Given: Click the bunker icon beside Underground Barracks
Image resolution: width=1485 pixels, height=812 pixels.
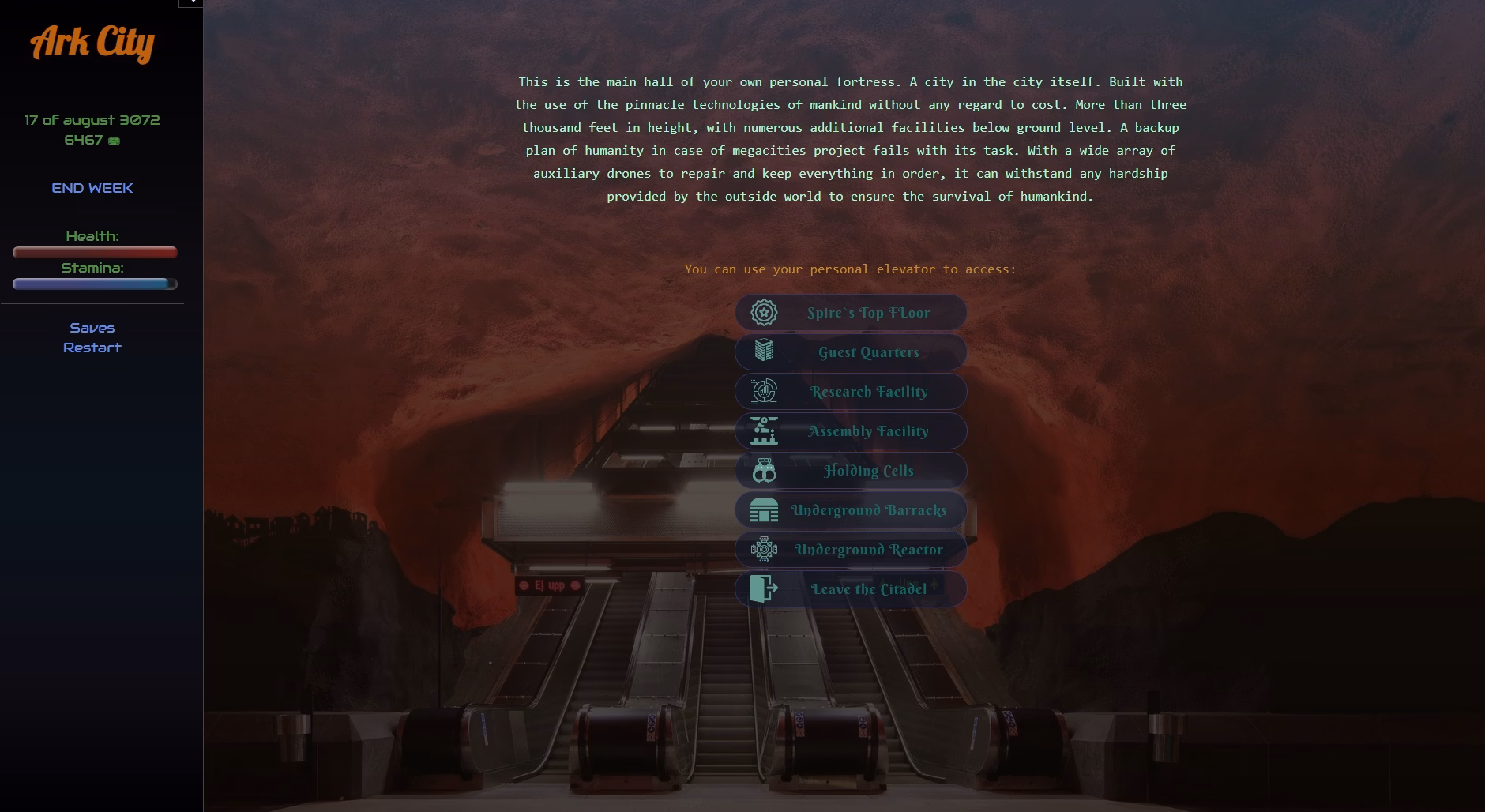Looking at the screenshot, I should [763, 509].
